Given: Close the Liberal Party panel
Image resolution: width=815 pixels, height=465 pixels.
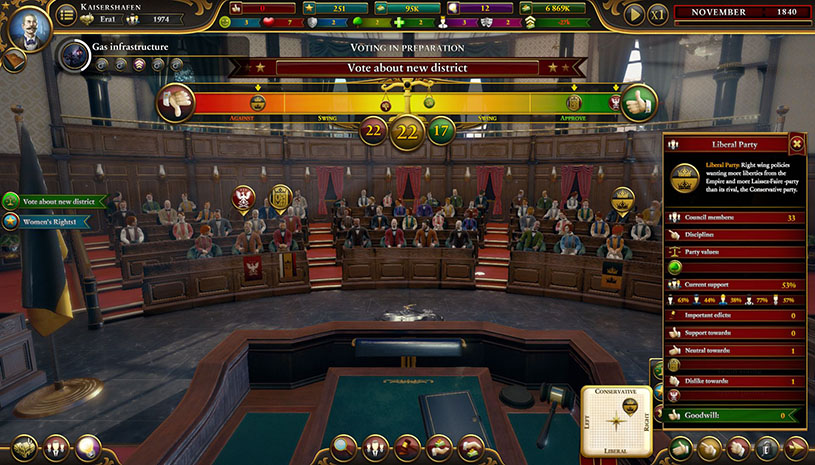Looking at the screenshot, I should tap(796, 143).
